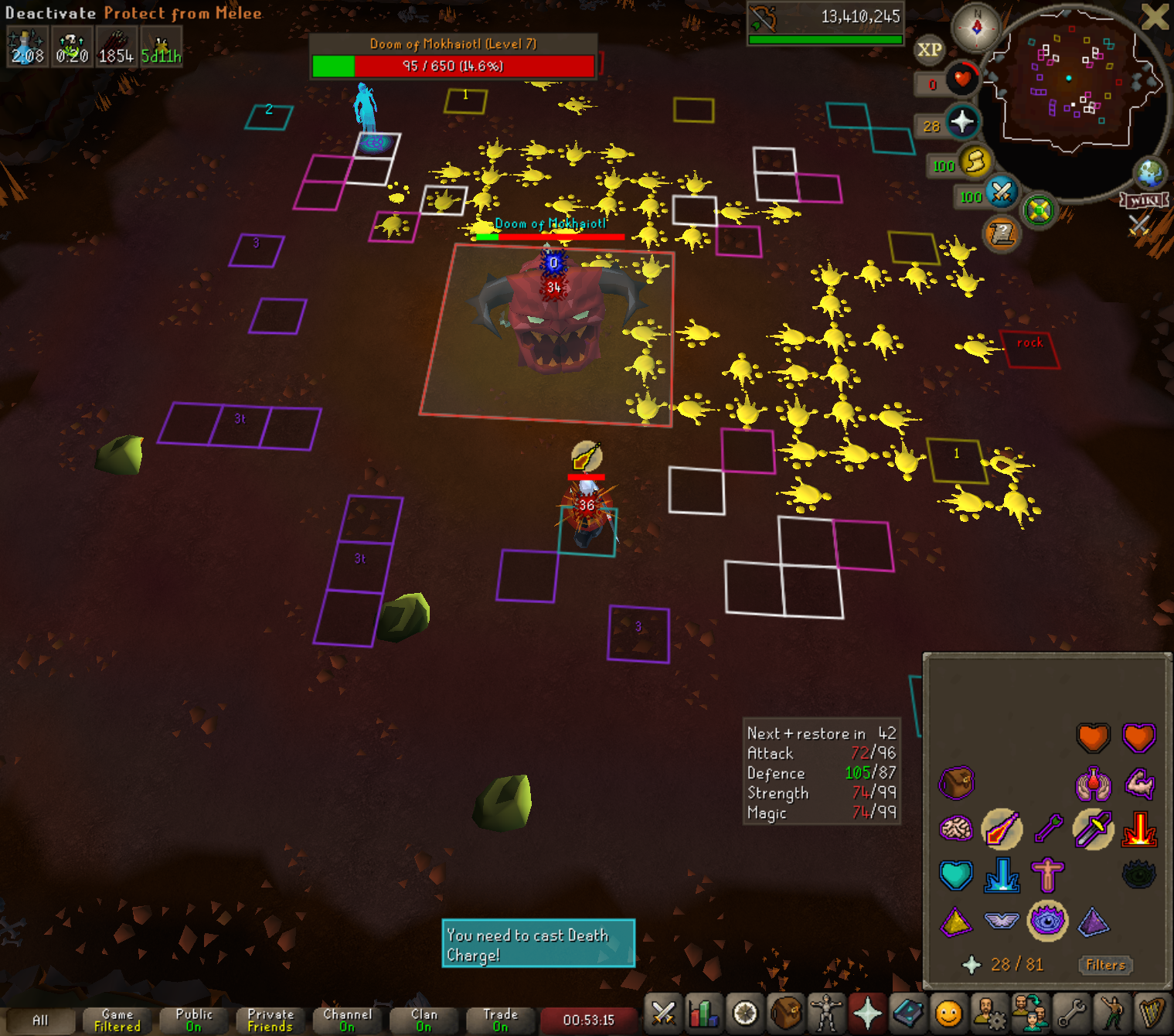This screenshot has width=1174, height=1036.
Task: Toggle run with the boot energy orb
Action: point(975,162)
